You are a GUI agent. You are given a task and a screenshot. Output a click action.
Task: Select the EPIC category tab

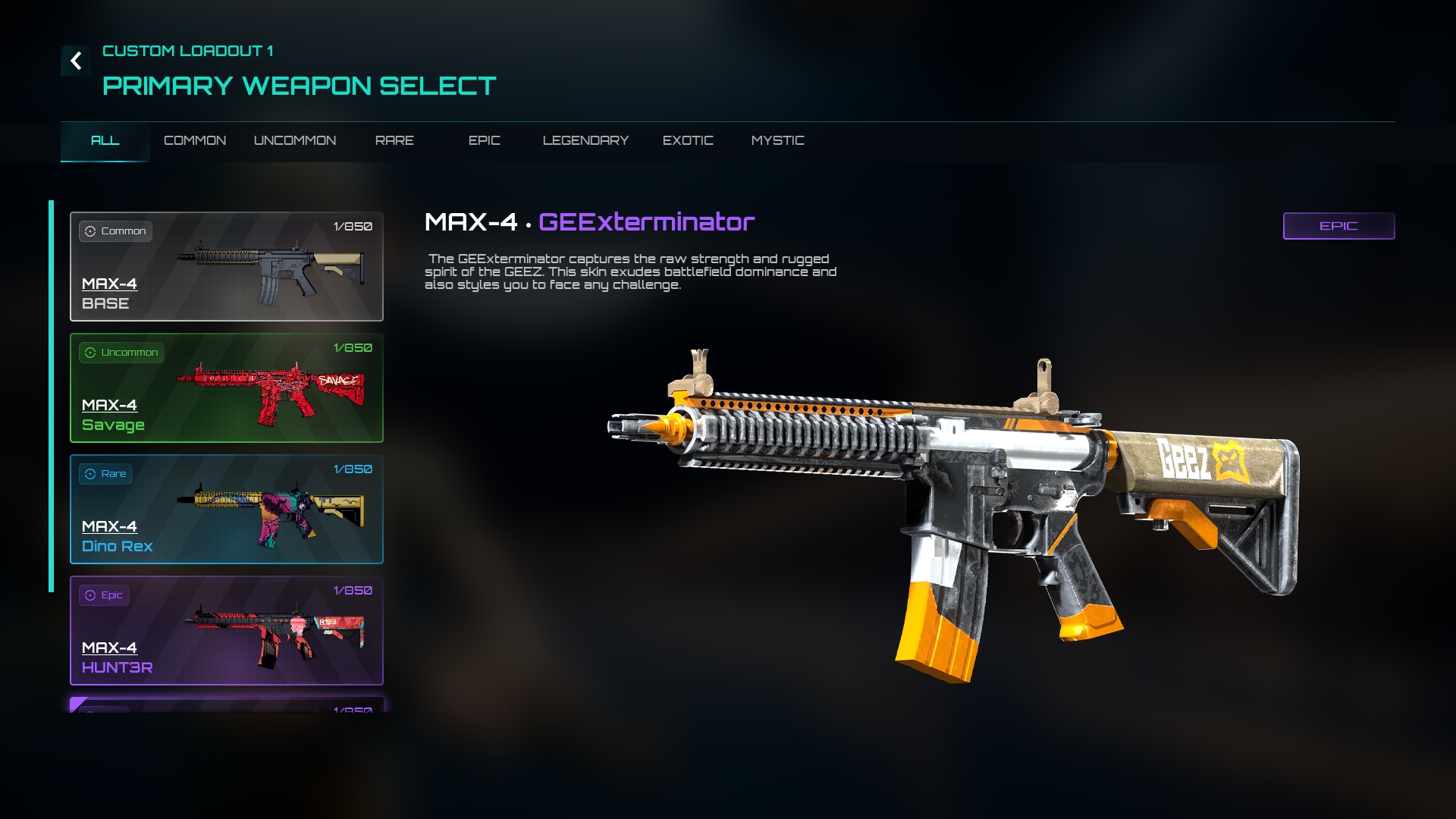coord(484,141)
